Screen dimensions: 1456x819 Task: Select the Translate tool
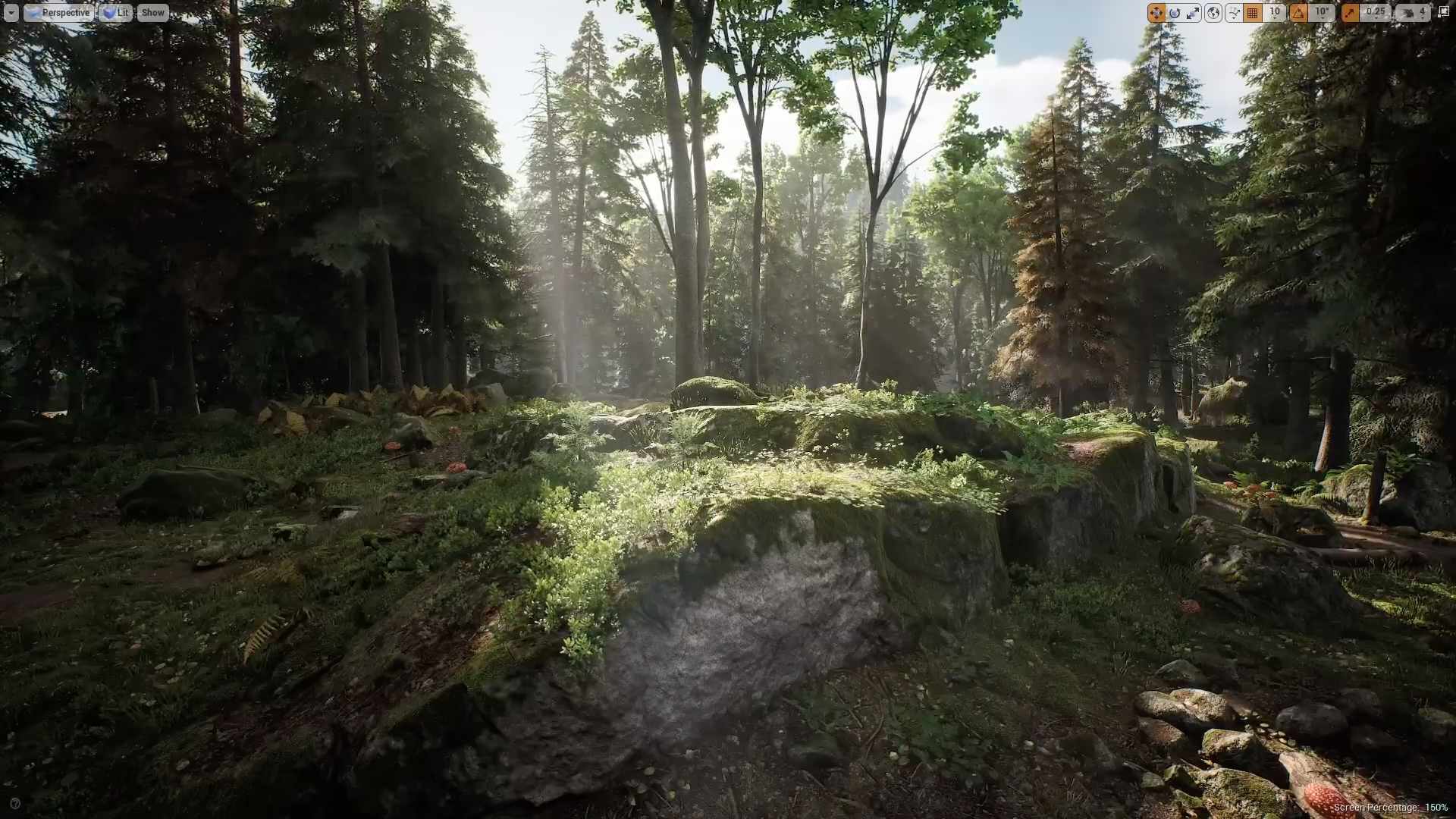1156,12
